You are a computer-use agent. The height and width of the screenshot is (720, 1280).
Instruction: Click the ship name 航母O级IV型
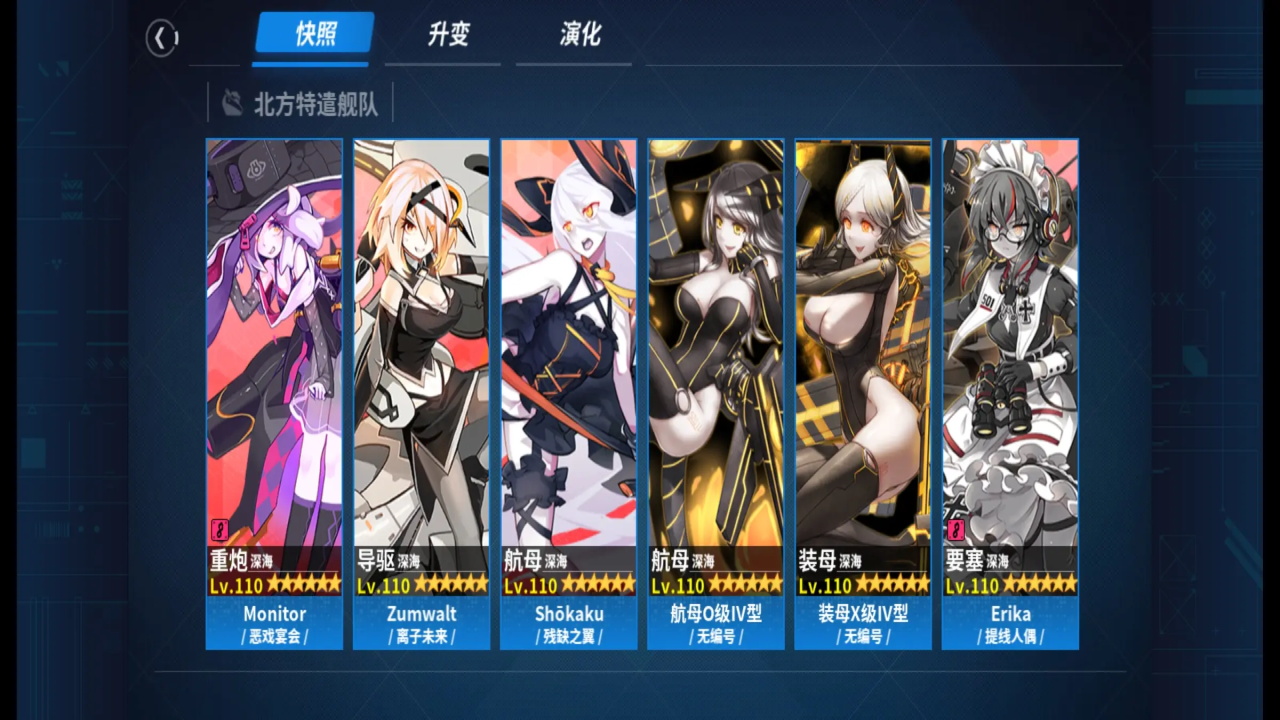(715, 614)
